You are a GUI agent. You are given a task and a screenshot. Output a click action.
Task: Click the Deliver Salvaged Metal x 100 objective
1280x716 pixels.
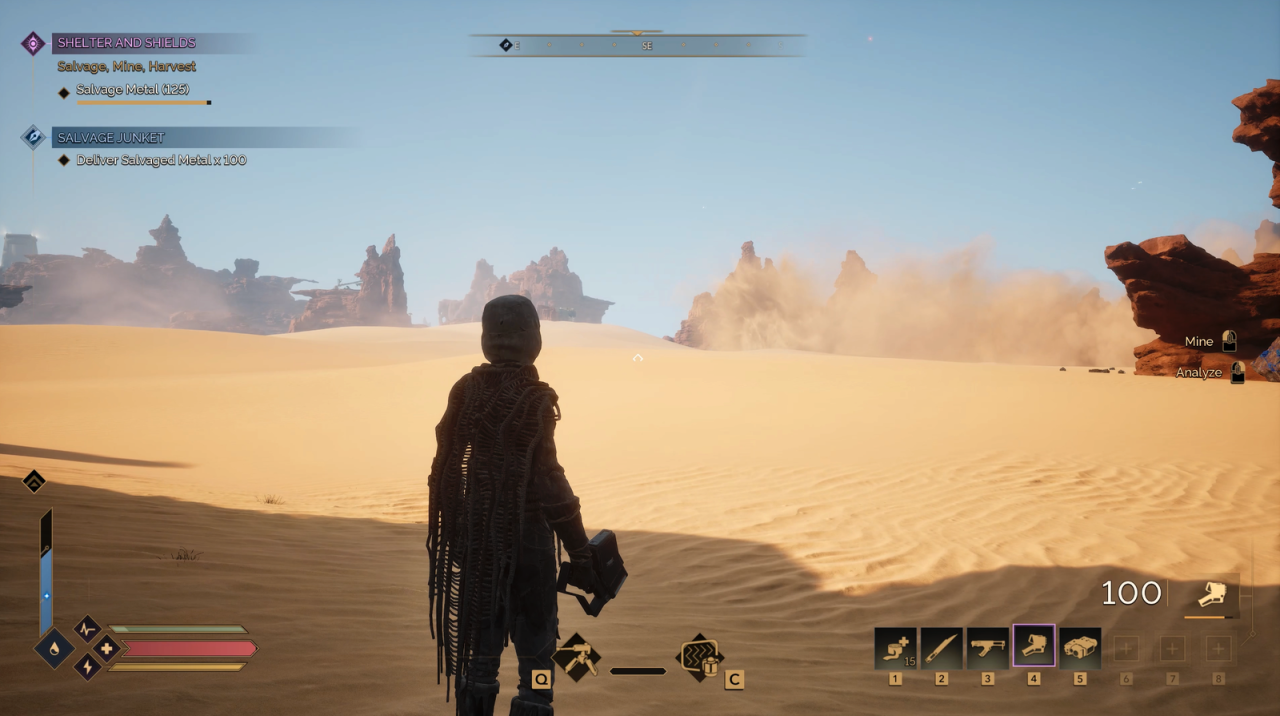(160, 160)
